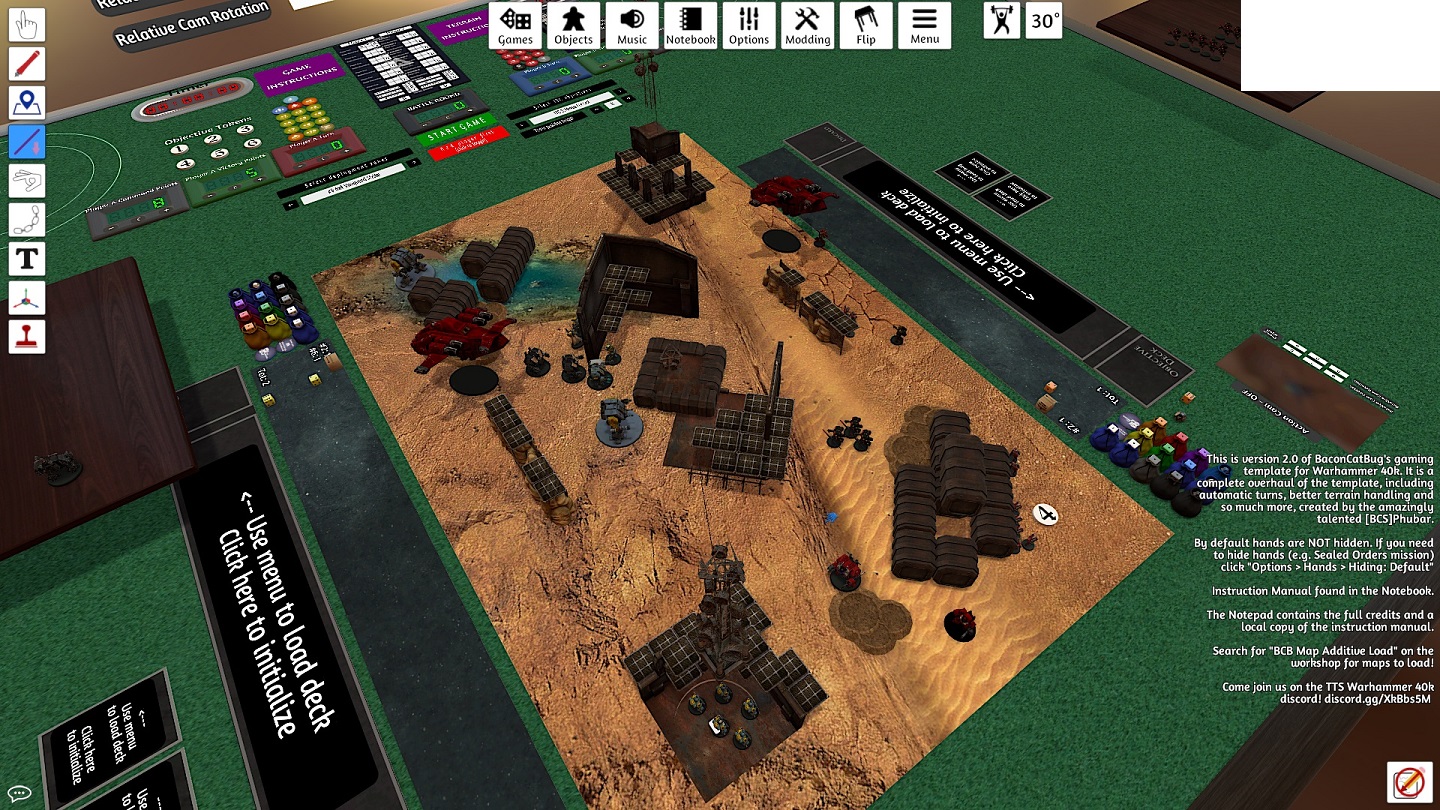The image size is (1440, 810).
Task: Choose the three-axis gizmo tool
Action: [x=27, y=298]
